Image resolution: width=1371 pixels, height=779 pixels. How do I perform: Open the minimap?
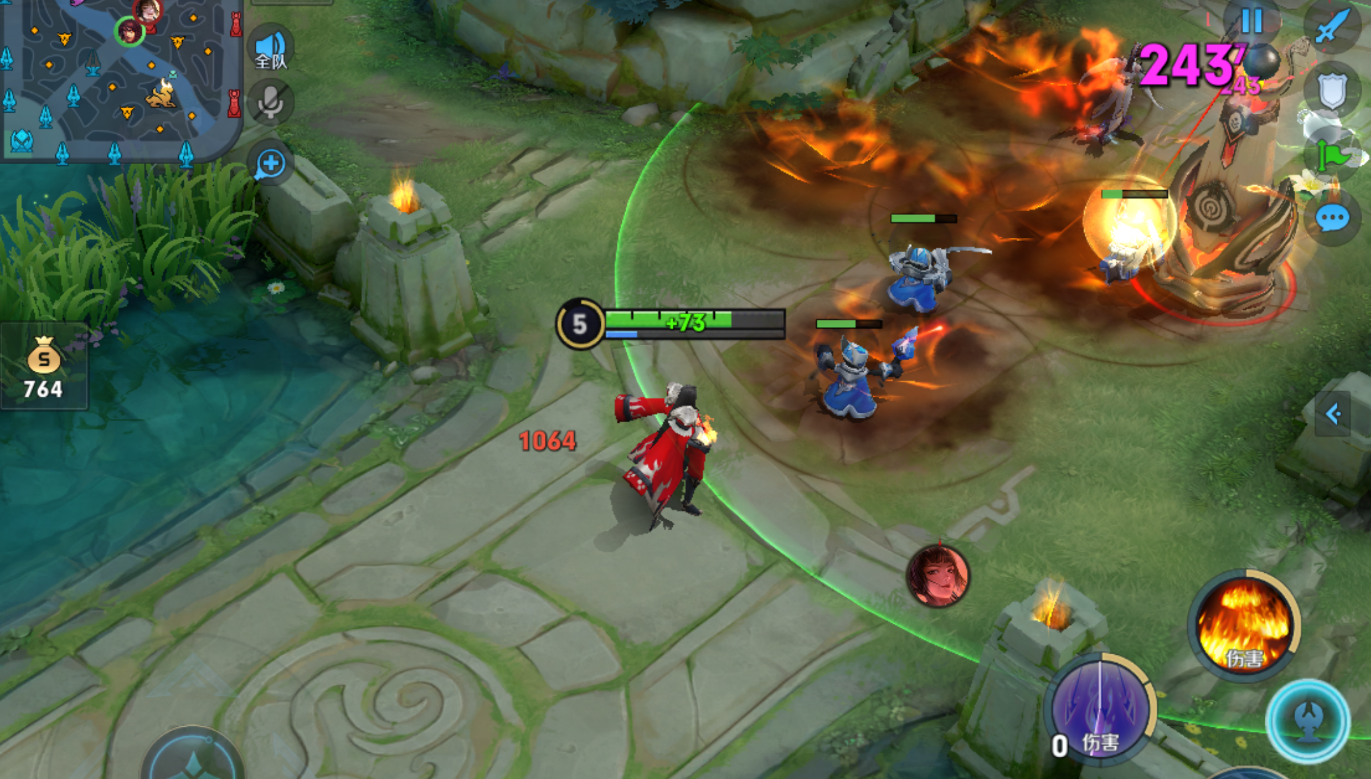tap(118, 78)
